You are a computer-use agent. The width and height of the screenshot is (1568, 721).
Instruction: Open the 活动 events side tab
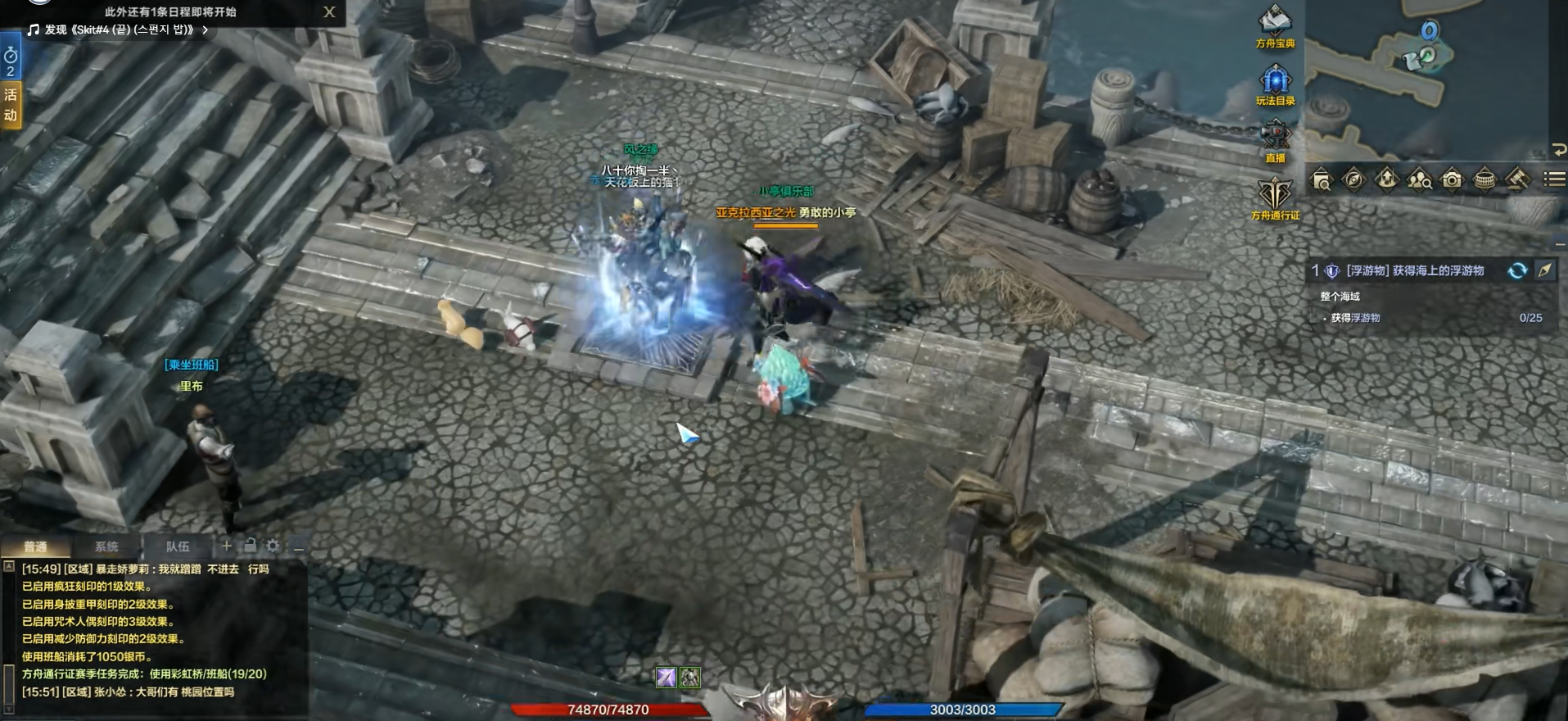click(x=11, y=105)
